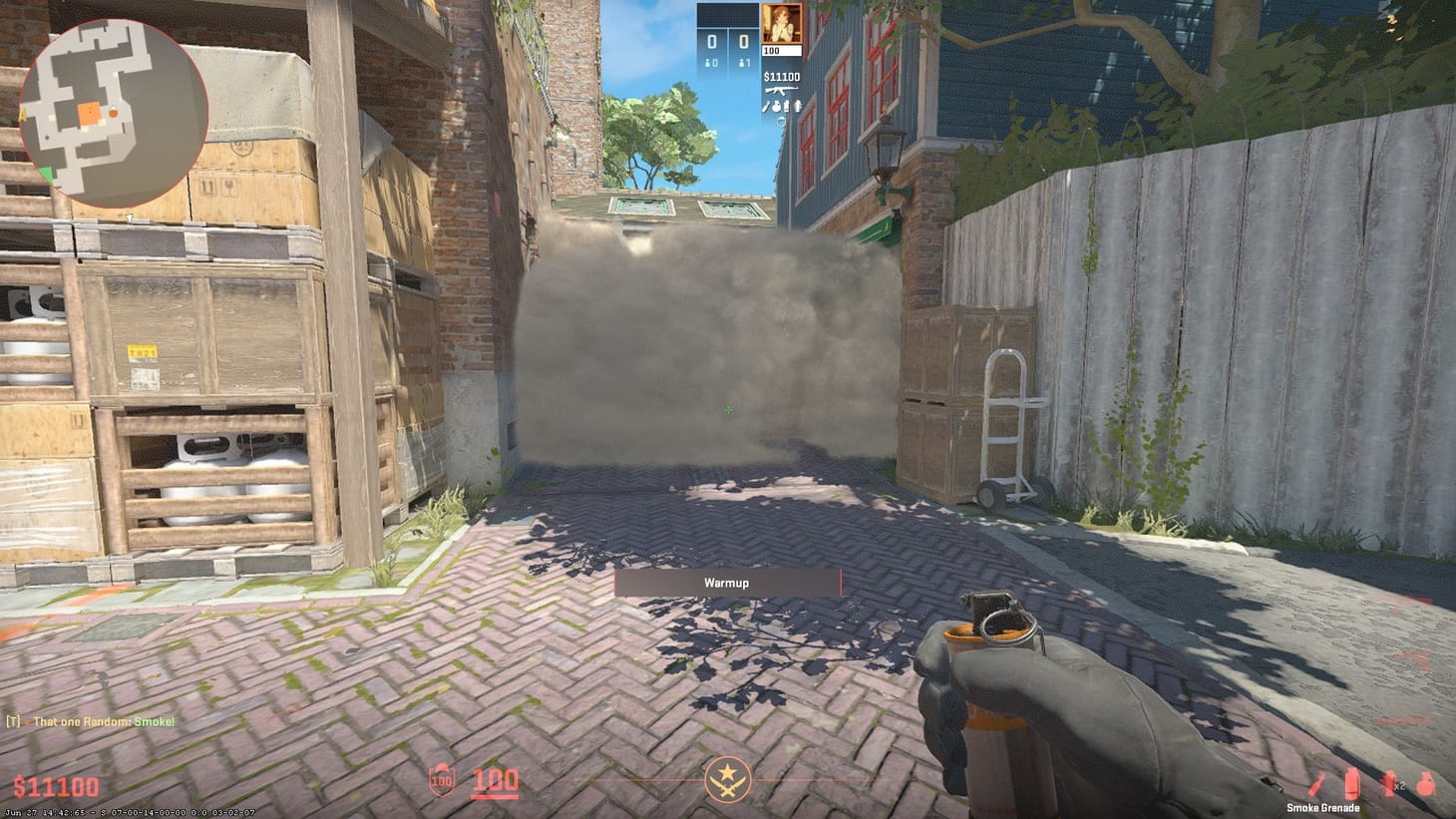Select the knife icon in the inventory bar

pyautogui.click(x=1317, y=784)
